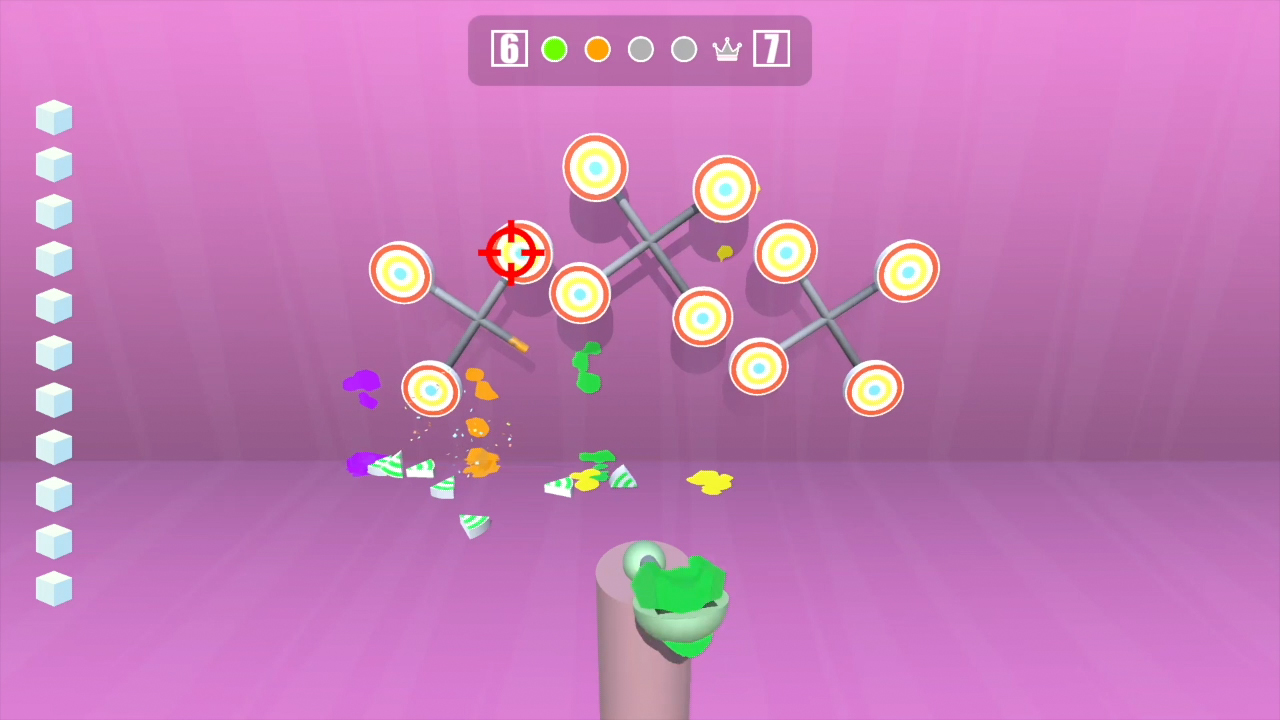Toggle the orange progress dot

[597, 48]
